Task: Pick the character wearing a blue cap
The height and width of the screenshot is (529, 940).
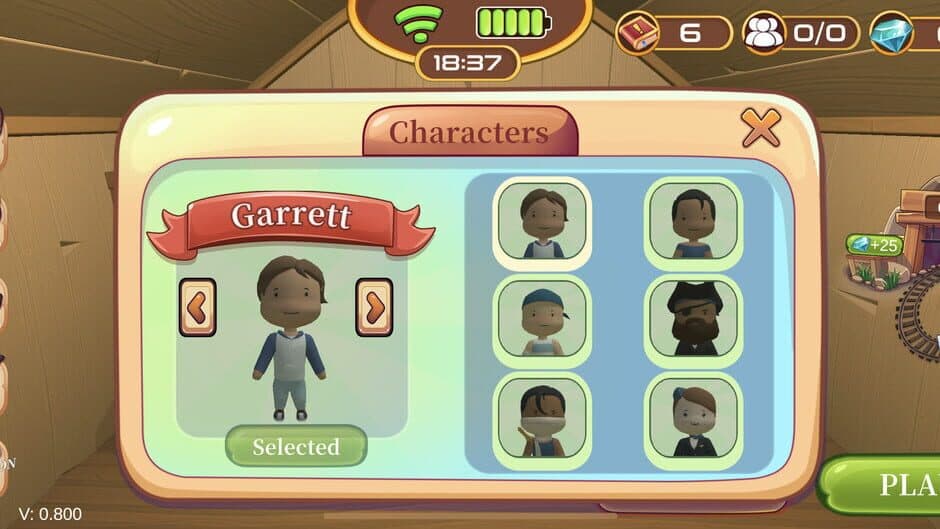Action: 543,319
